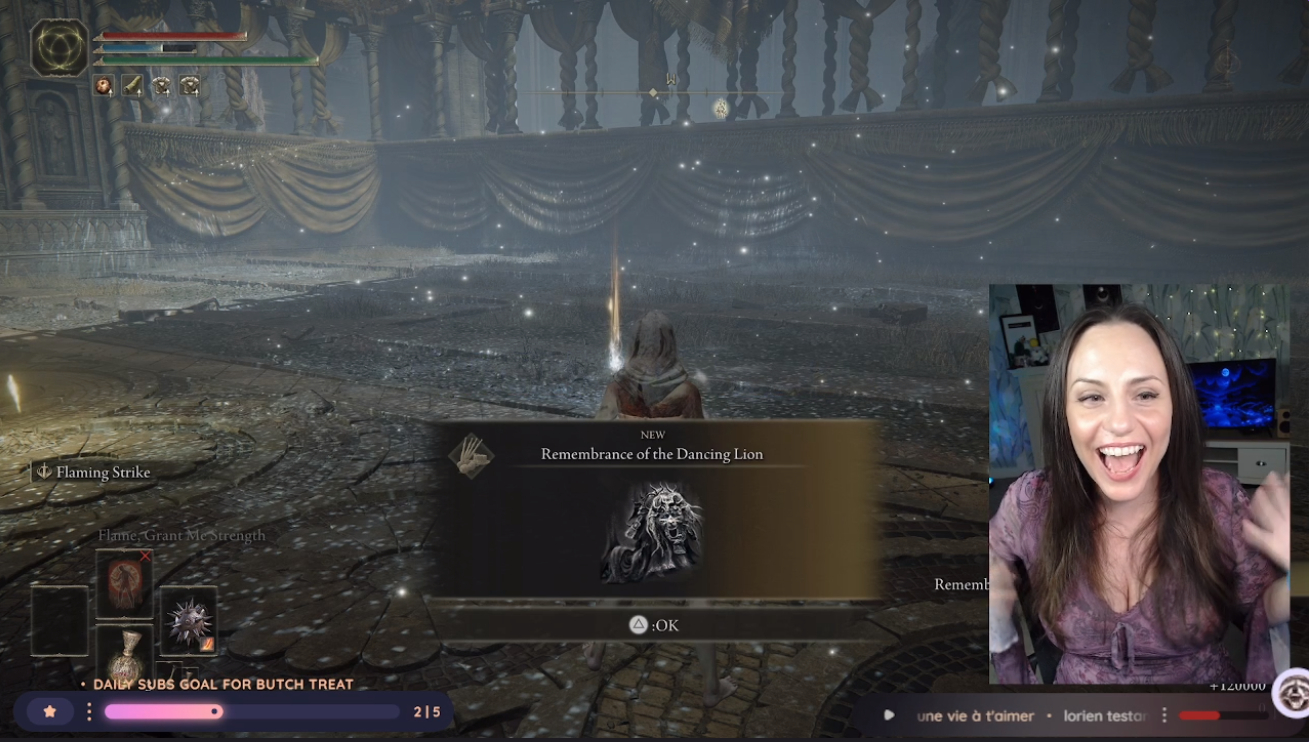Select the Flame, Grant Me Strength spell slot
This screenshot has width=1309, height=742.
(x=124, y=584)
